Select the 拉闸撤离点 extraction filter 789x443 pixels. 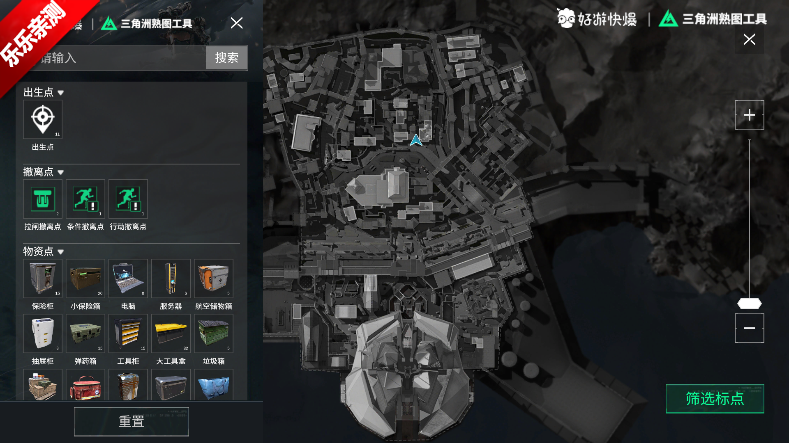[x=42, y=199]
